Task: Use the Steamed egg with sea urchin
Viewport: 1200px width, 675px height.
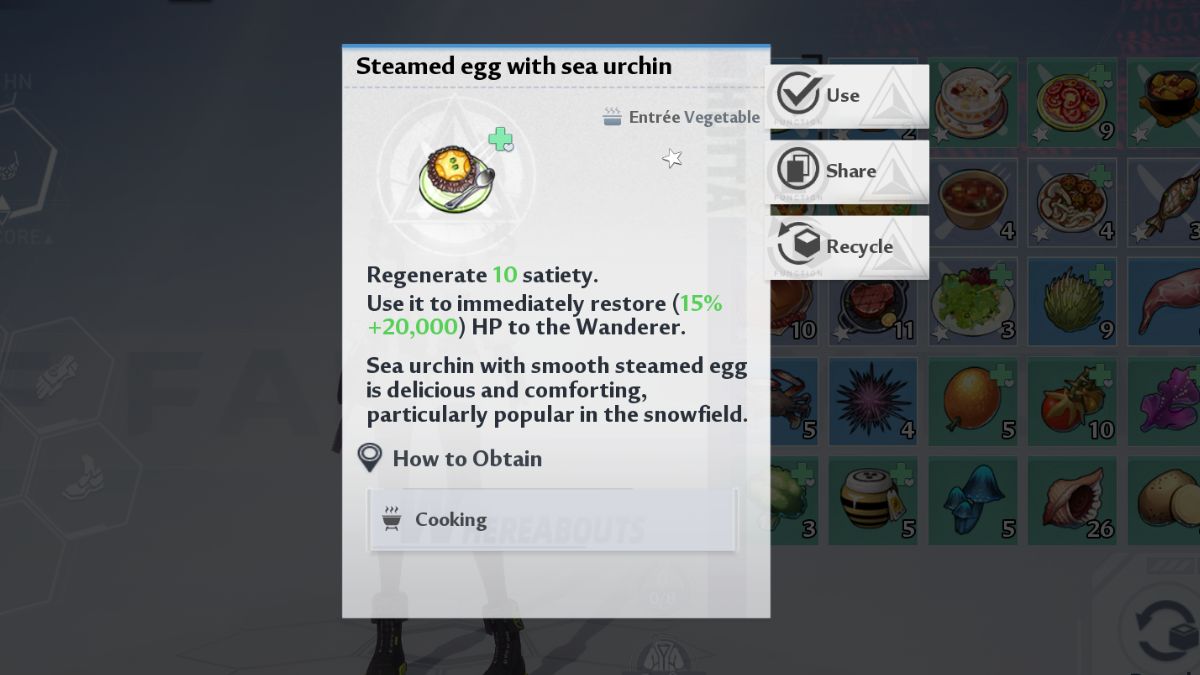Action: pyautogui.click(x=846, y=96)
